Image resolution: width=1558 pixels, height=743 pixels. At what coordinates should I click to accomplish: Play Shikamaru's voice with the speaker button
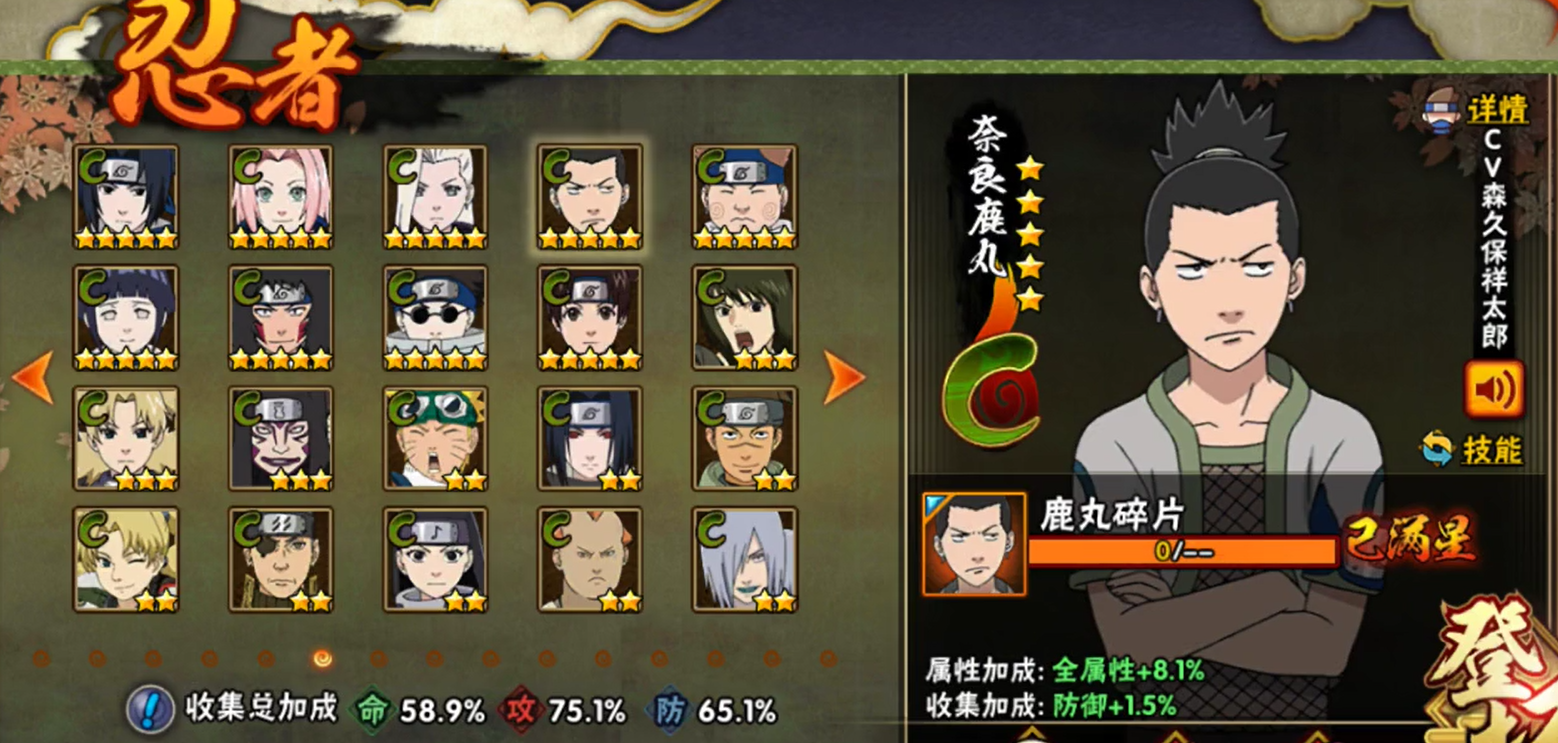click(x=1496, y=390)
